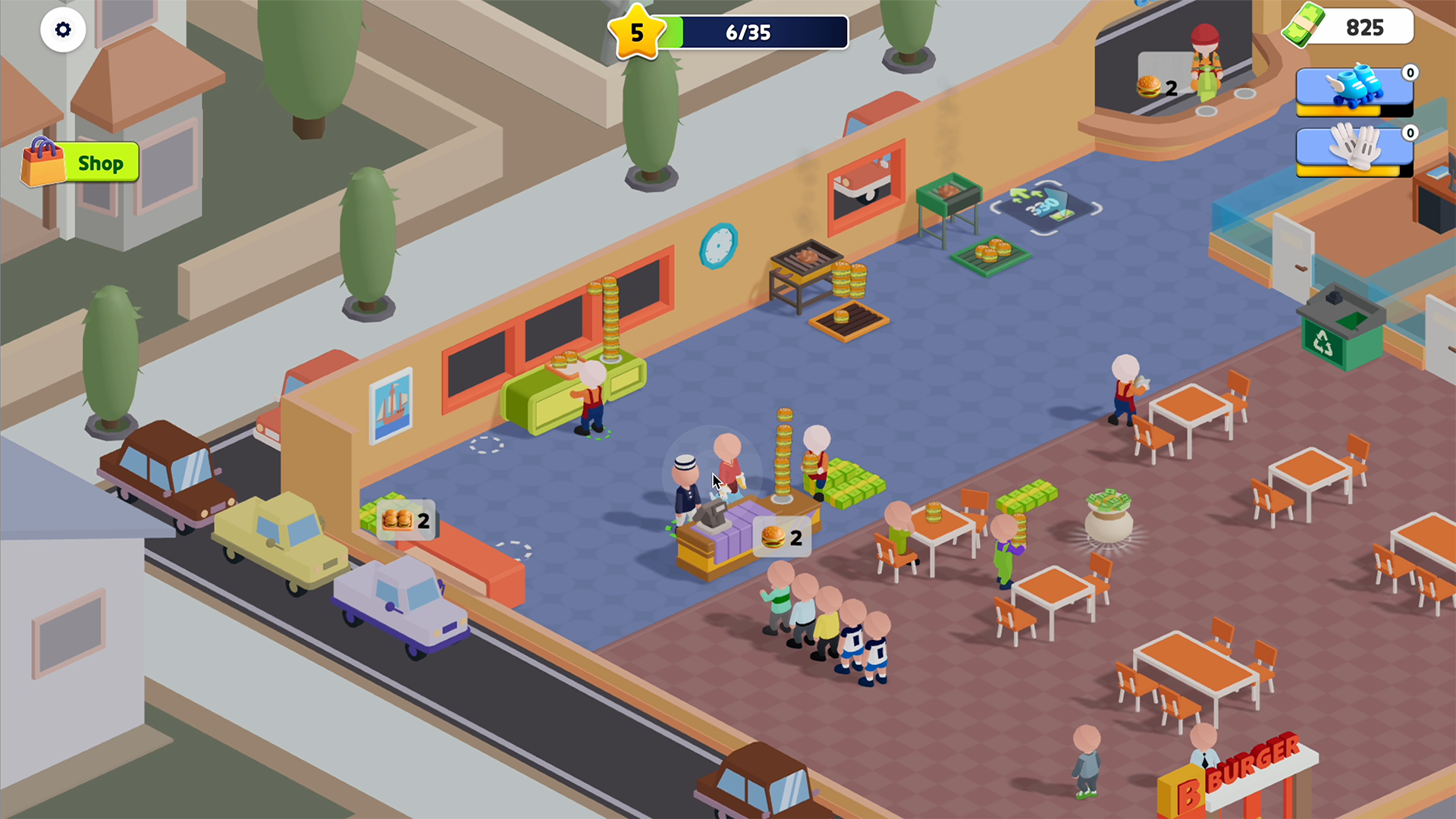The image size is (1456, 819).
Task: Tap the burger order bubble showing 2
Action: click(x=781, y=538)
